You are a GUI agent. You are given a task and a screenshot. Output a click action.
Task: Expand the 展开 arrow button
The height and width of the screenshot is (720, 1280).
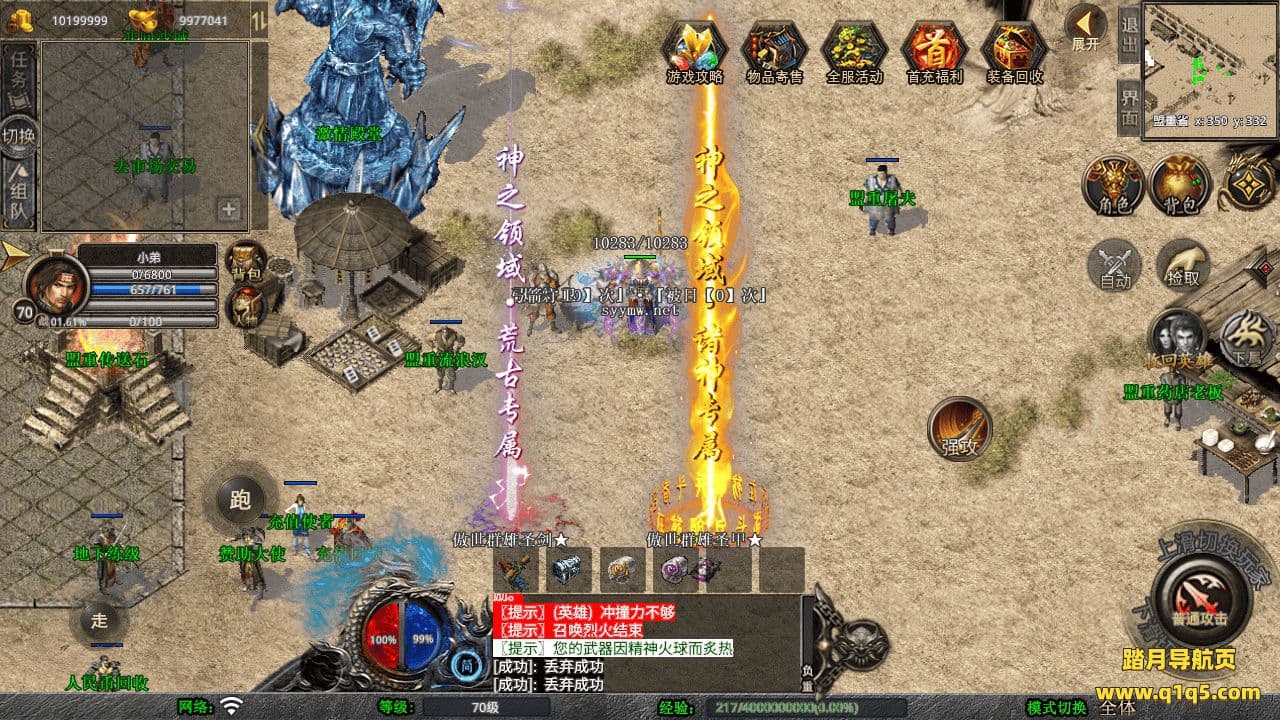[x=1085, y=26]
